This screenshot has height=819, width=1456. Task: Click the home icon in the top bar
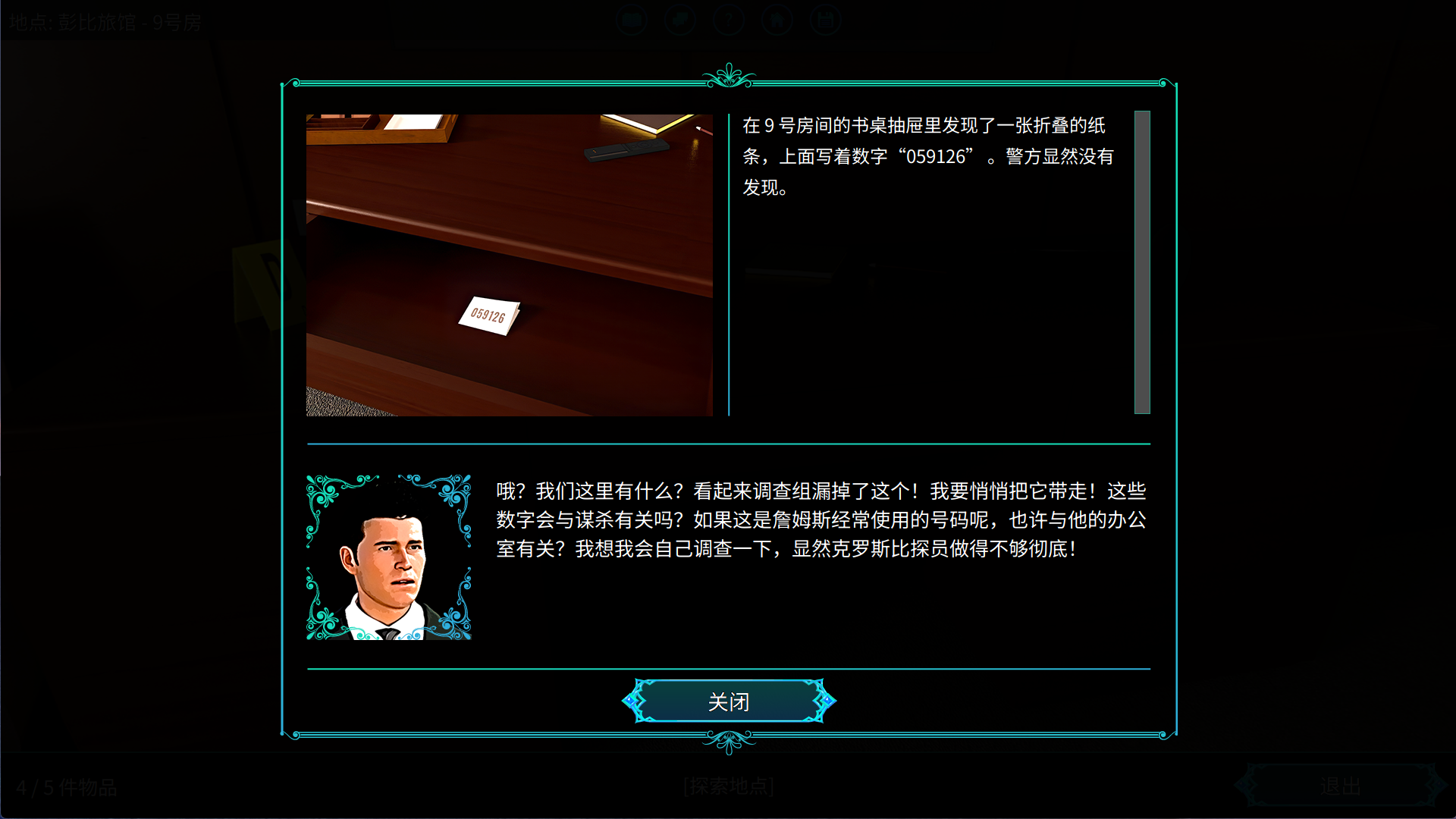tap(777, 20)
